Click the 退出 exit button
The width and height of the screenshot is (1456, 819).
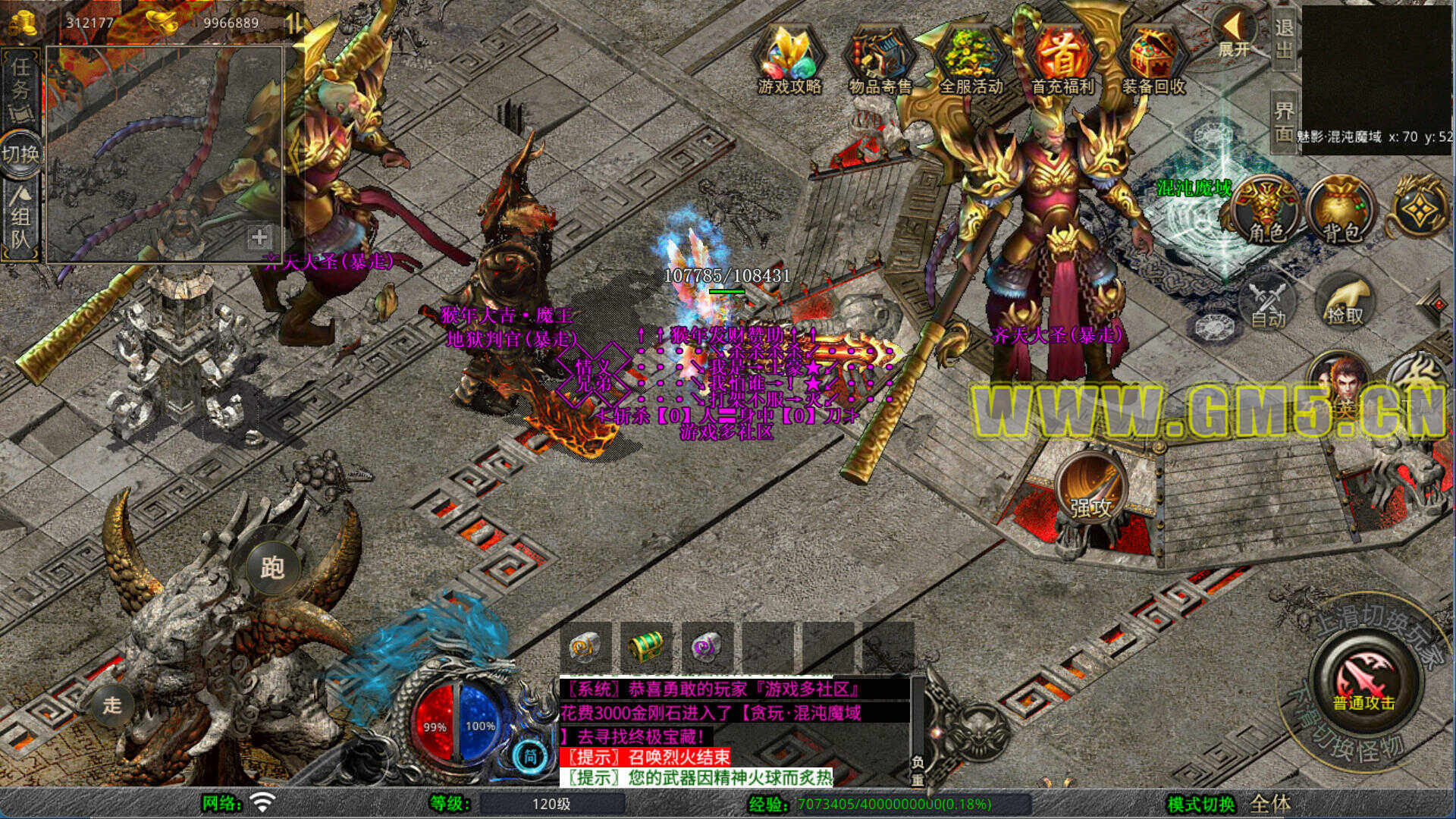tap(1283, 38)
